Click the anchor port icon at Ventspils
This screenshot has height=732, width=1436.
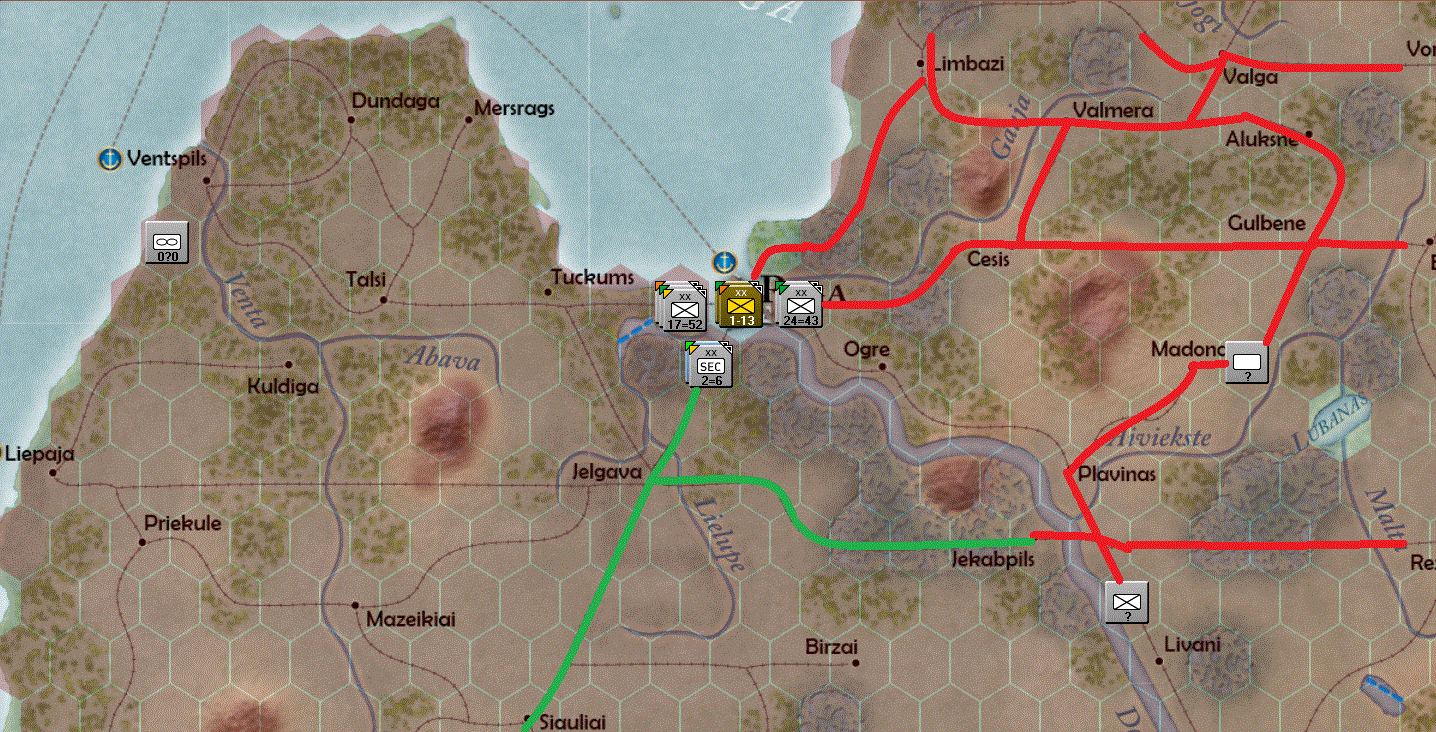pyautogui.click(x=108, y=158)
